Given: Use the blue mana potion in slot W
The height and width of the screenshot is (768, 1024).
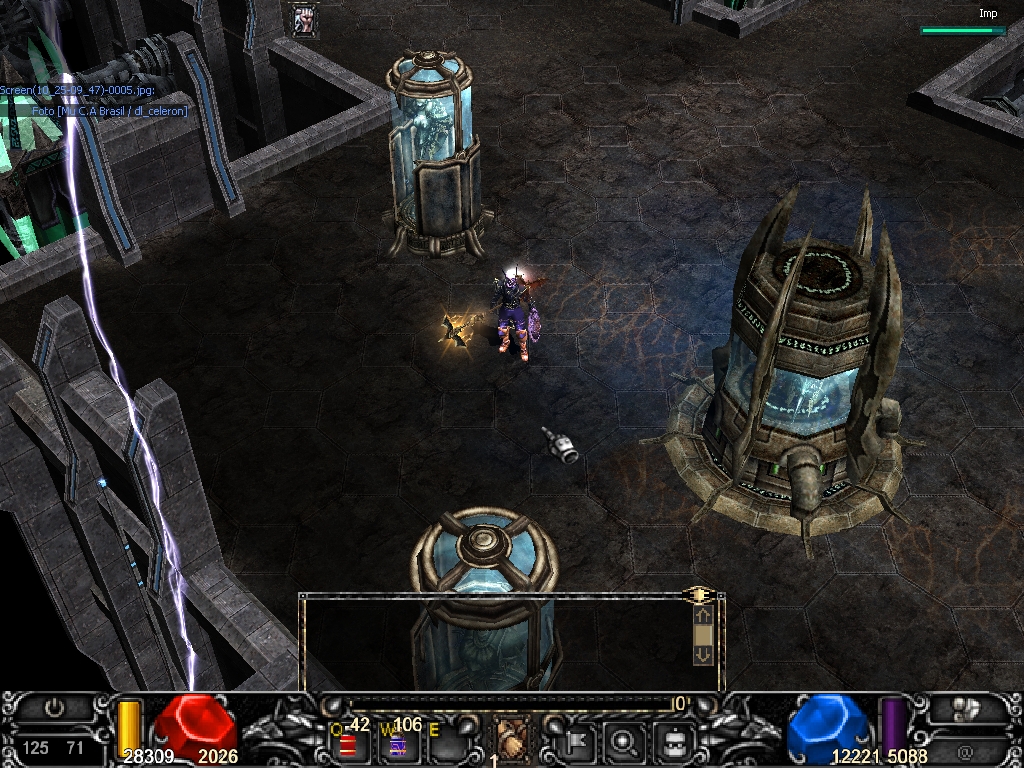Looking at the screenshot, I should [x=397, y=745].
